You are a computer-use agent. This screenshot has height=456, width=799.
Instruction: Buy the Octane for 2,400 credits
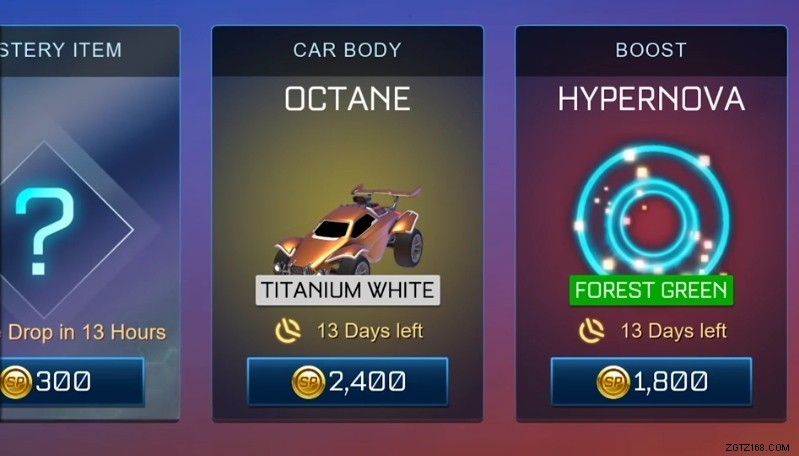(x=347, y=381)
